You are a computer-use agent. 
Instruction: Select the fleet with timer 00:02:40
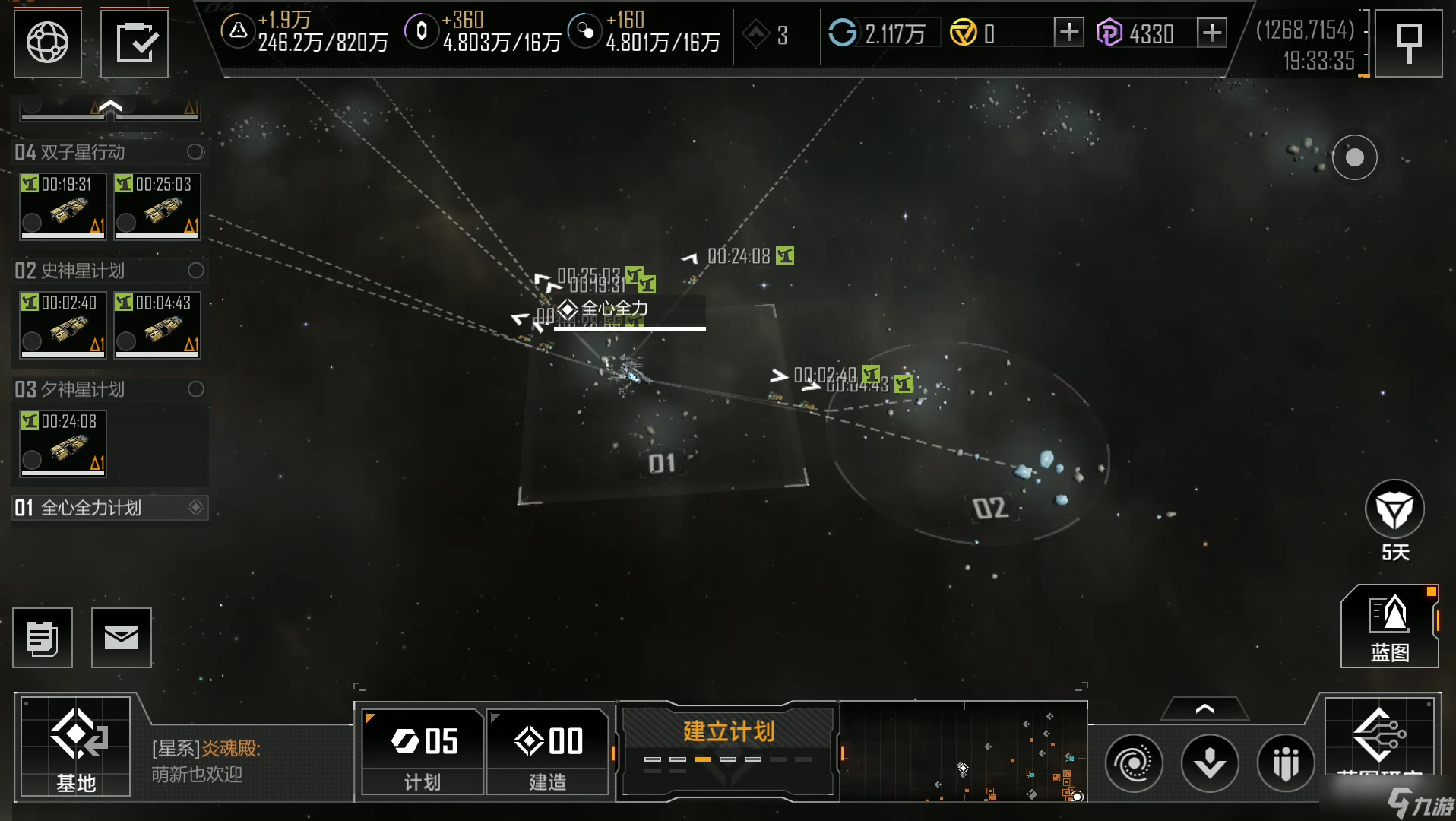(x=63, y=325)
